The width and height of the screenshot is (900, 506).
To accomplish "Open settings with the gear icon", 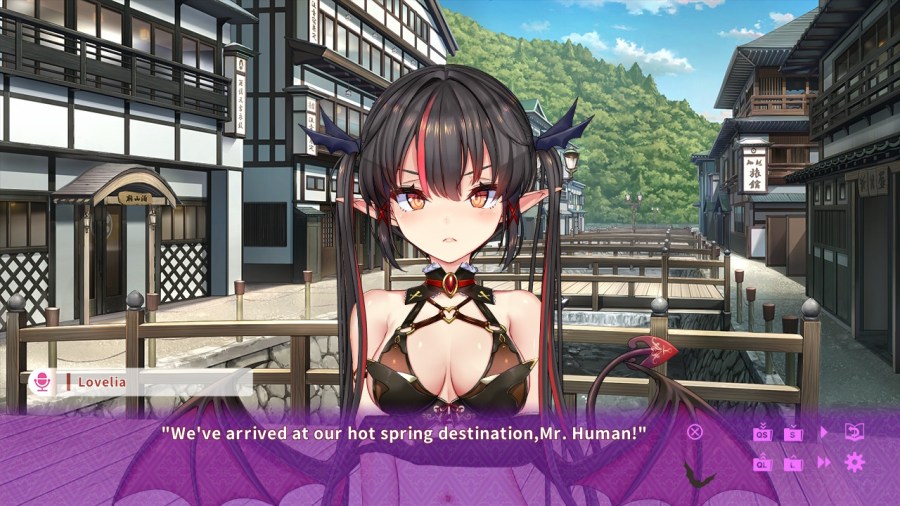I will coord(854,462).
